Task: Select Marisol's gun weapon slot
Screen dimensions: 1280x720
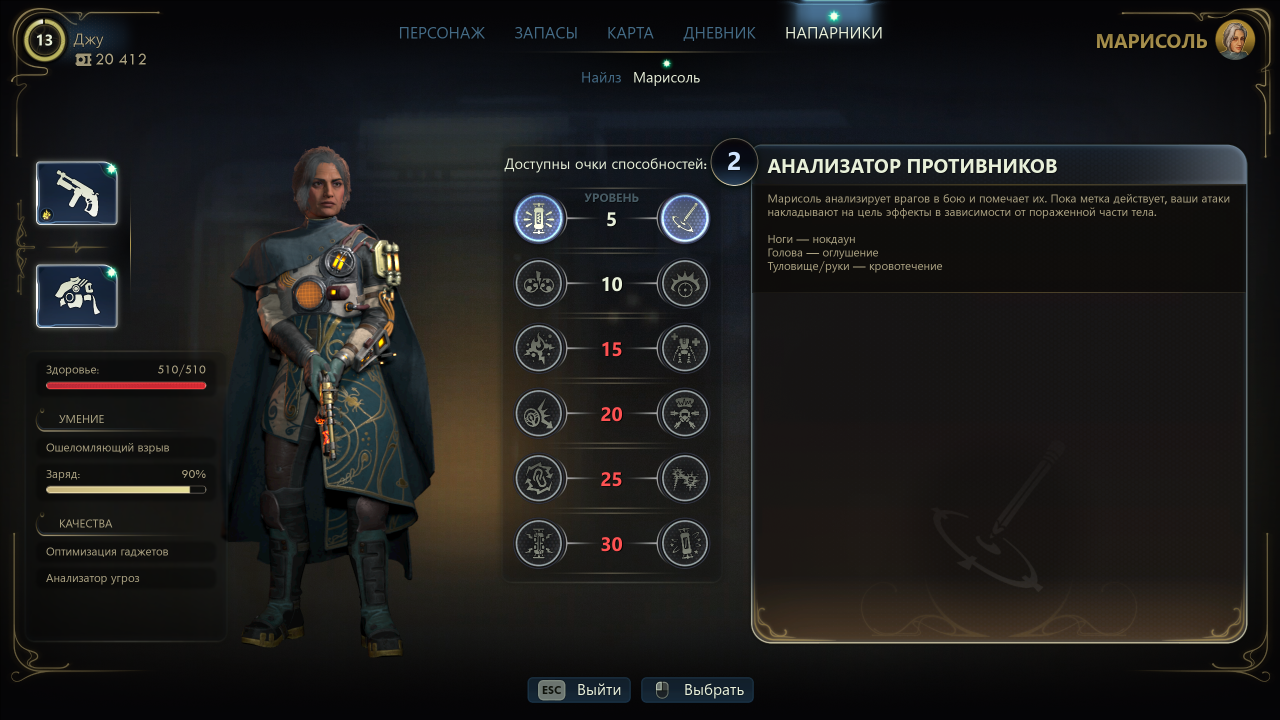Action: (77, 193)
